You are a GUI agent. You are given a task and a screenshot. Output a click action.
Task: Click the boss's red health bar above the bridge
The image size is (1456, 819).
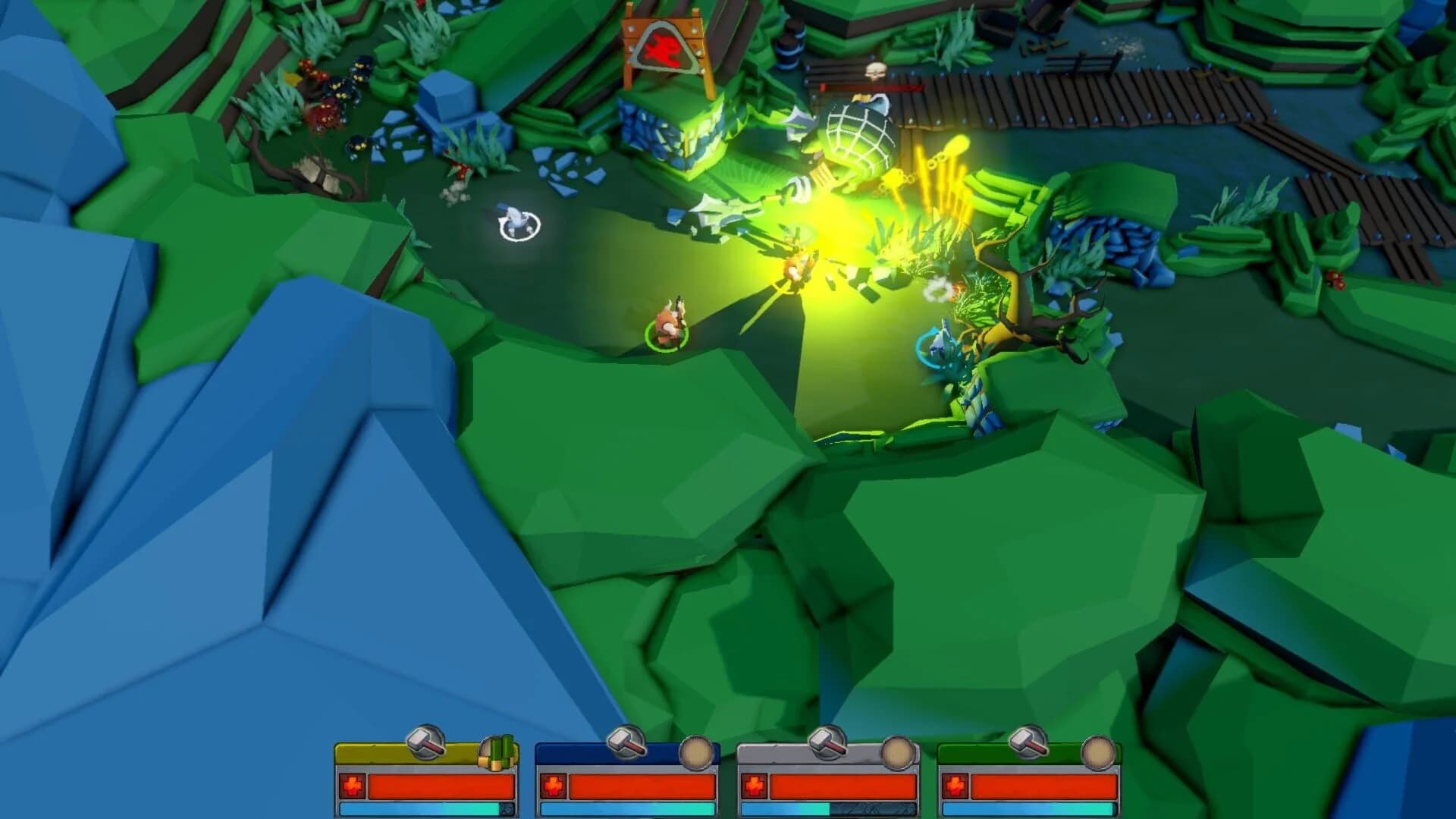click(872, 87)
